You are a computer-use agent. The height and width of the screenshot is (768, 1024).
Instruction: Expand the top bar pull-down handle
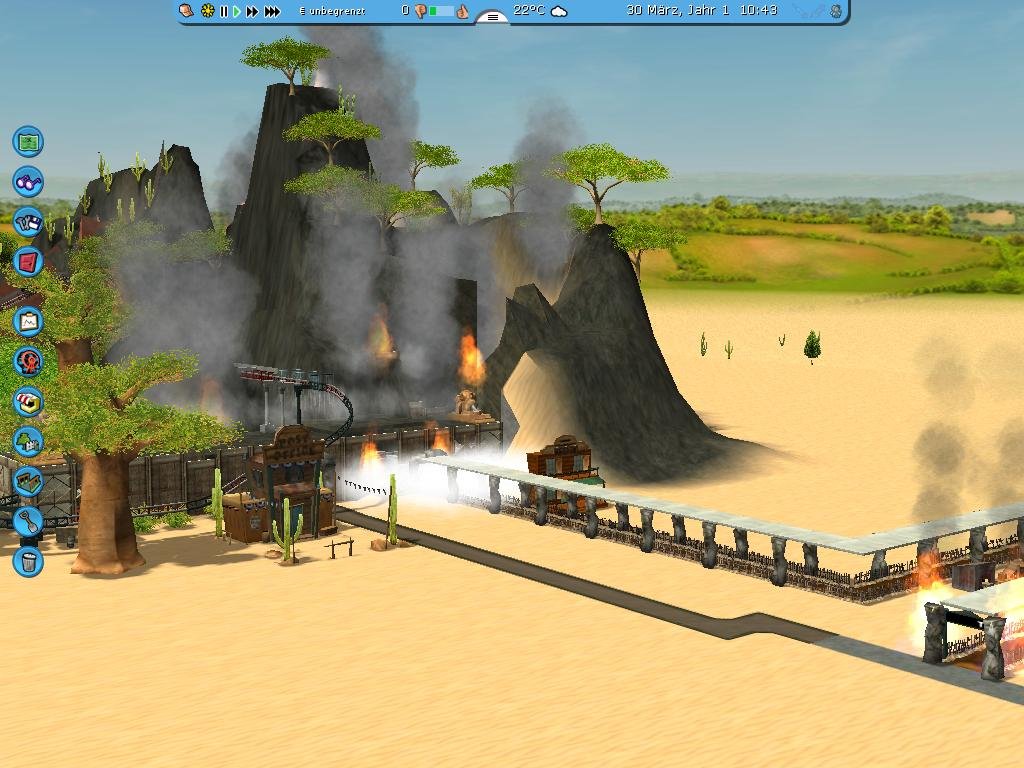492,17
